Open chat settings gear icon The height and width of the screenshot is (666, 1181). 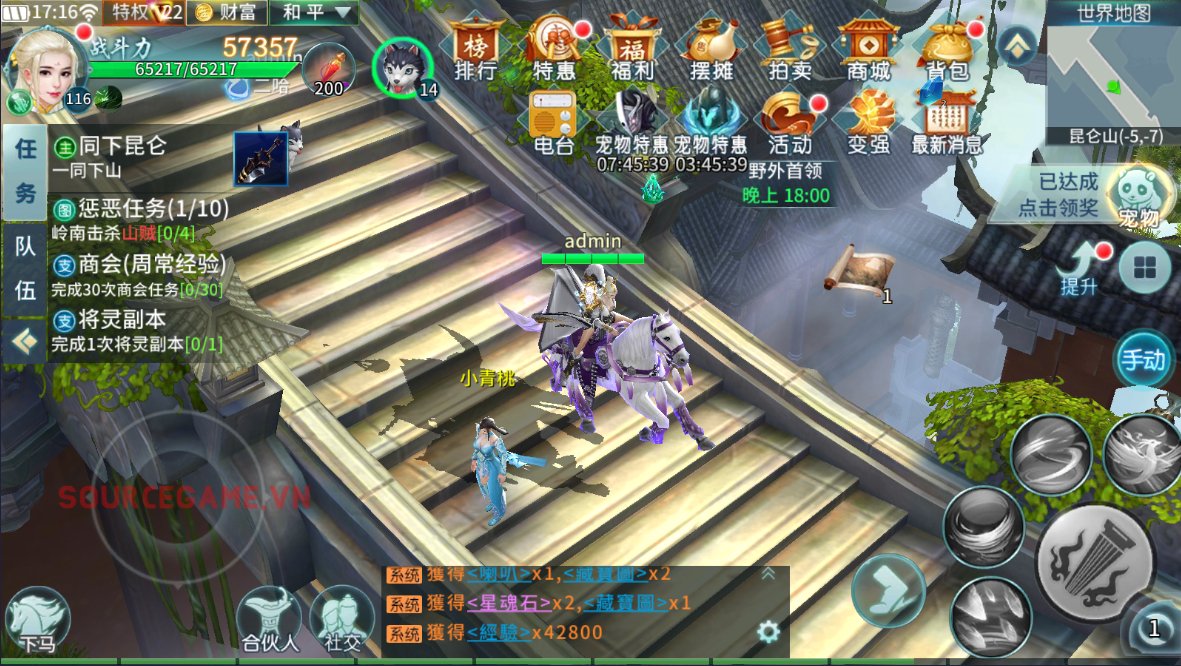tap(768, 632)
